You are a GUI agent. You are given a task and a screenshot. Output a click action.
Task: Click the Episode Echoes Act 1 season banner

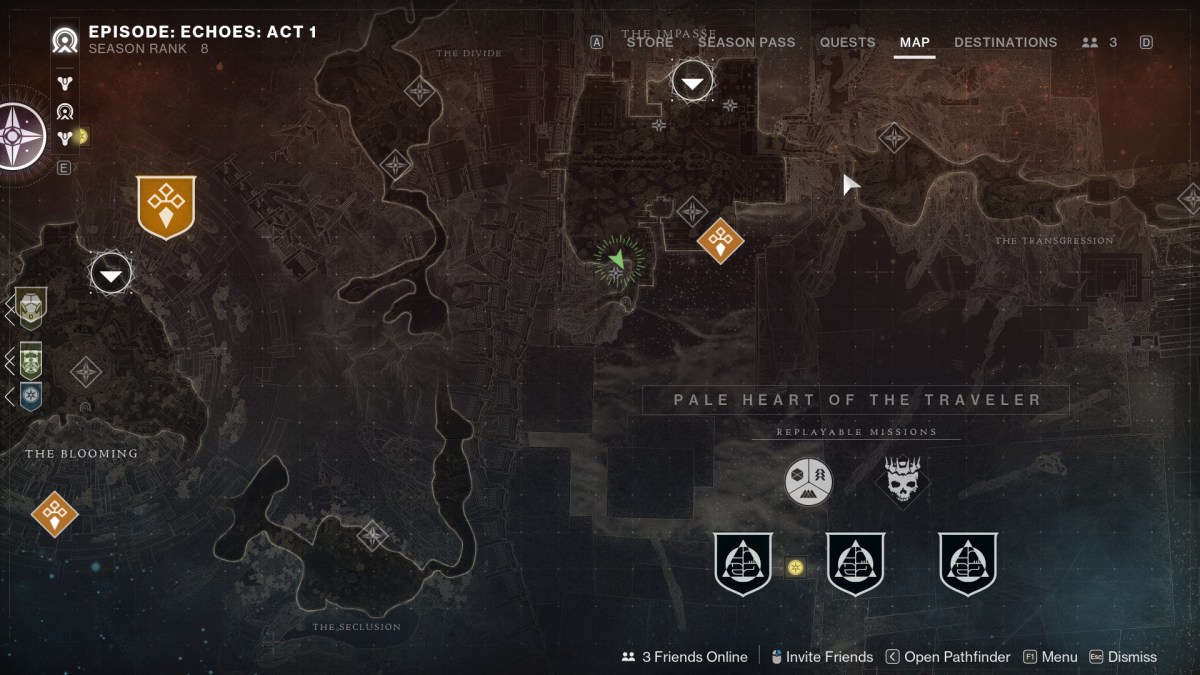(202, 32)
